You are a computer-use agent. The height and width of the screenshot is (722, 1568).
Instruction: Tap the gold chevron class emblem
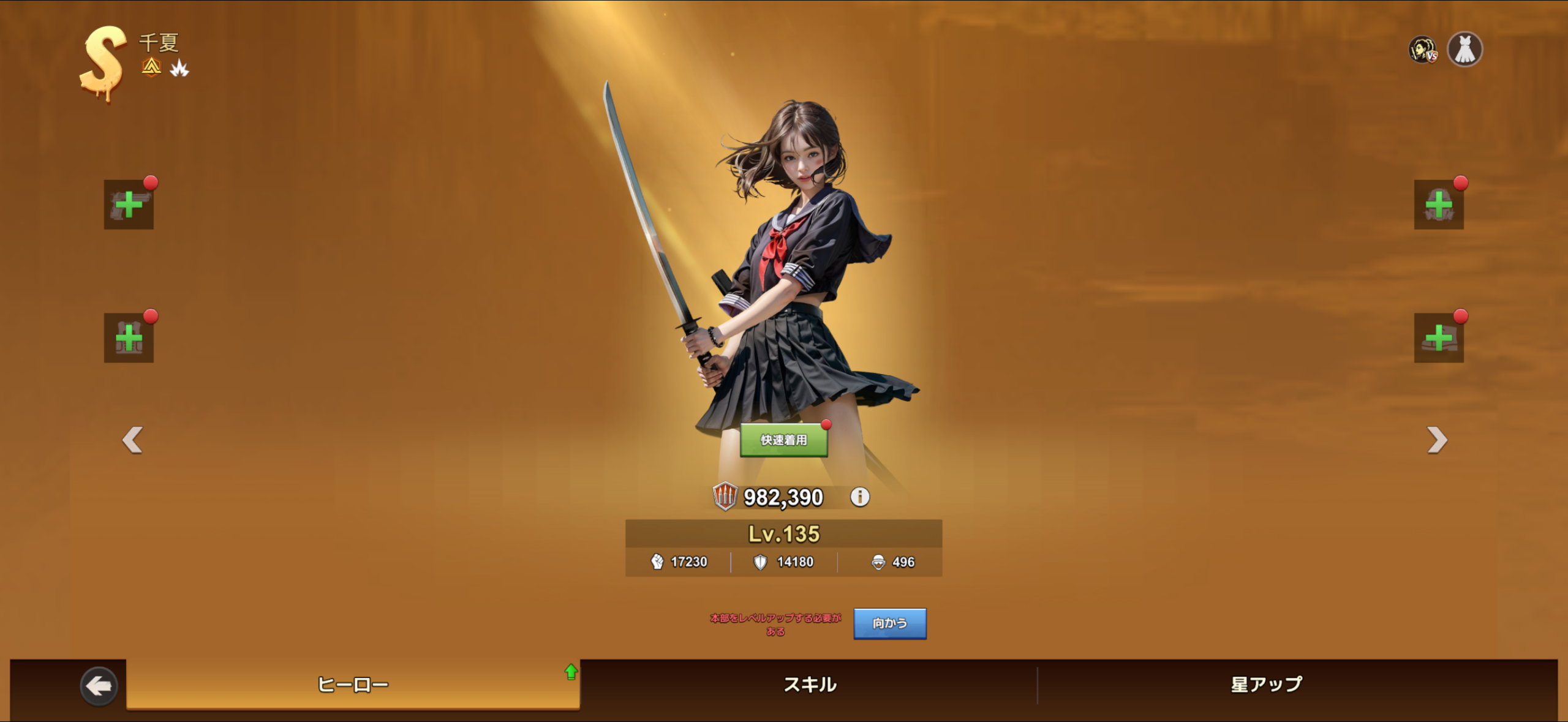point(151,67)
